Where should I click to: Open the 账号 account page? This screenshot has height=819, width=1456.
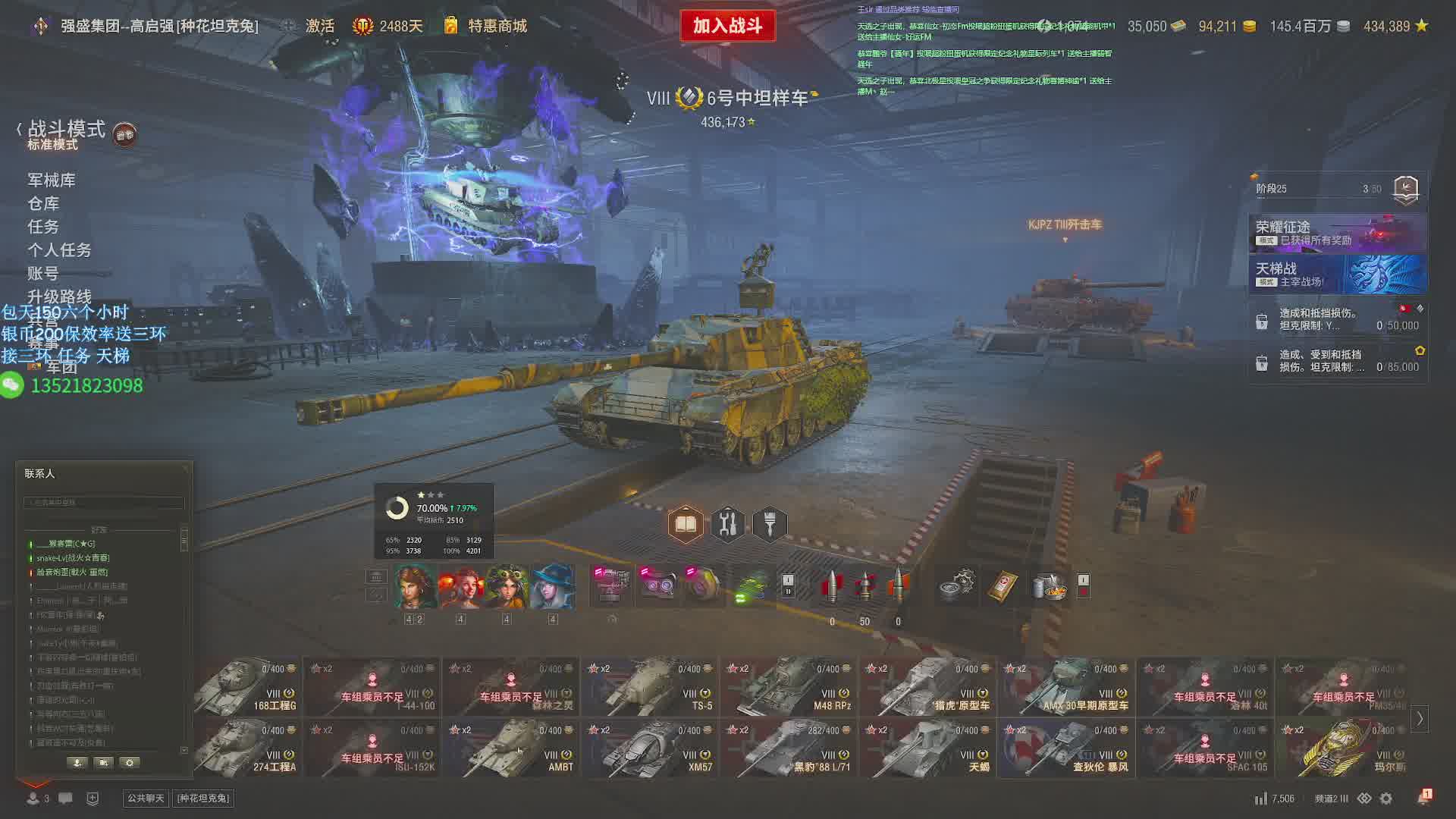[x=43, y=274]
